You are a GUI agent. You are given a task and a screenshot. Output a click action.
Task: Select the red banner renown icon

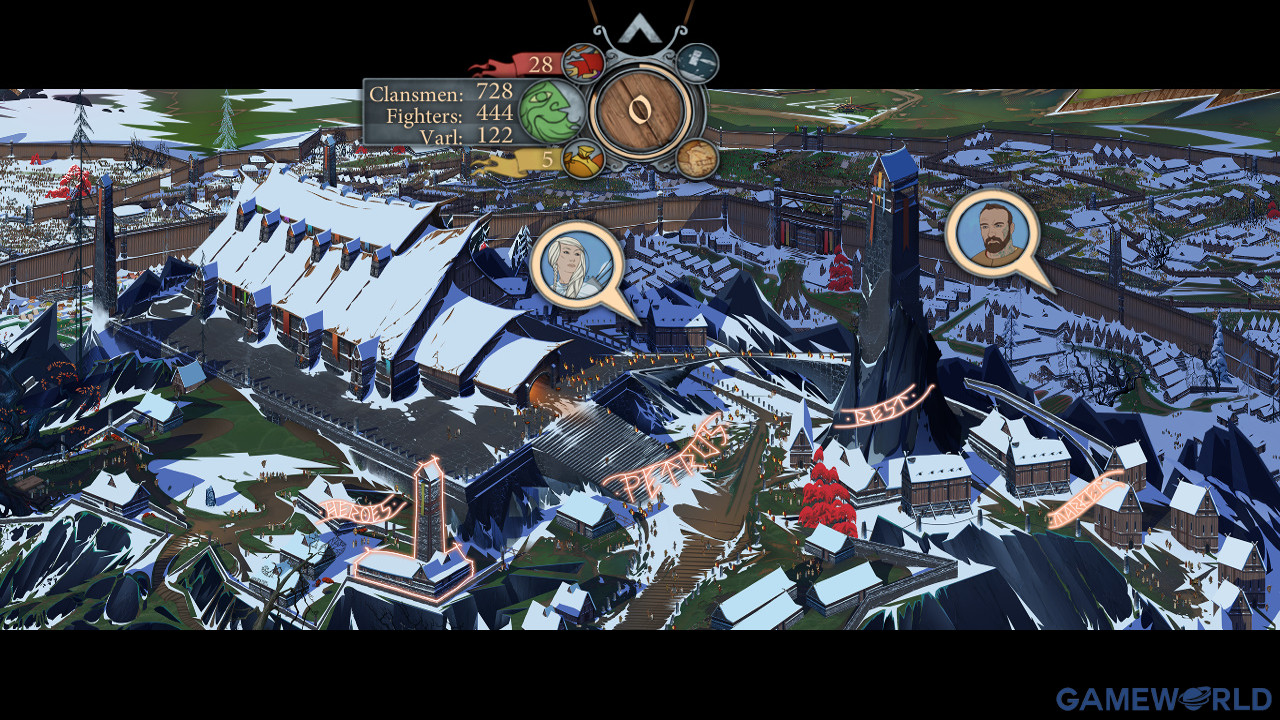(582, 64)
